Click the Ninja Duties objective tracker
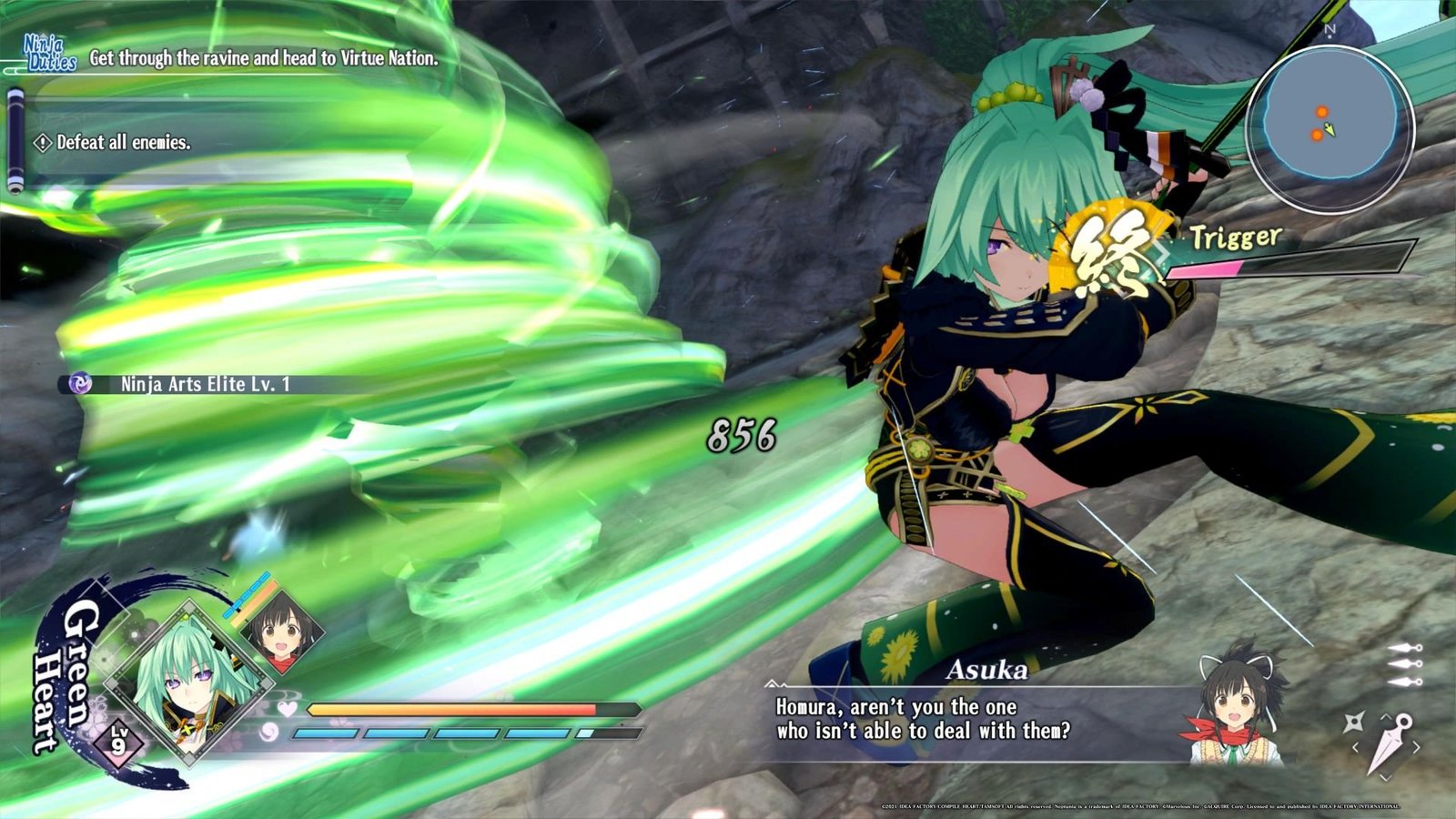This screenshot has width=1456, height=819. pyautogui.click(x=264, y=58)
